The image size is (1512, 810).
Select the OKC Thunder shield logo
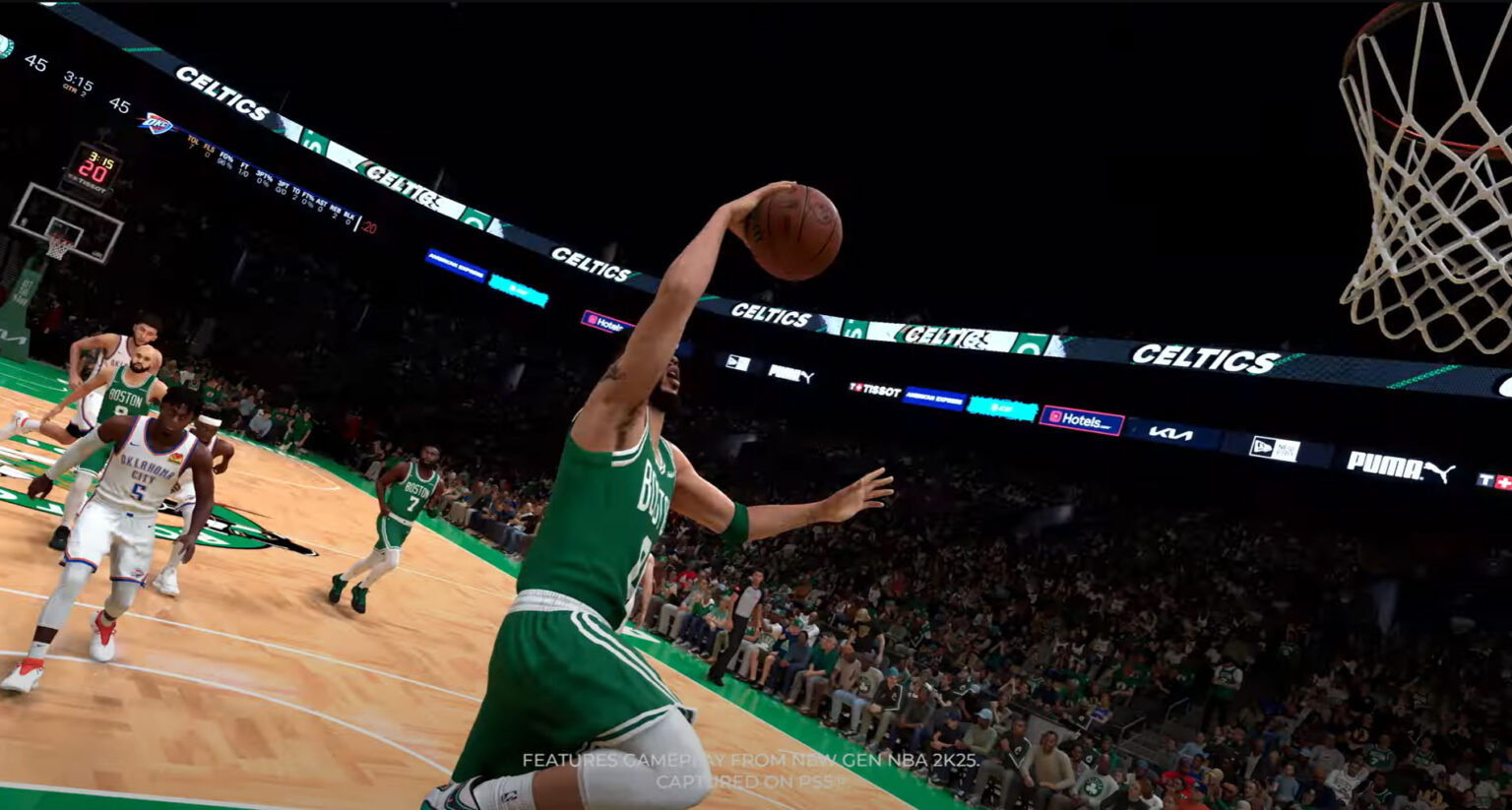(x=157, y=121)
